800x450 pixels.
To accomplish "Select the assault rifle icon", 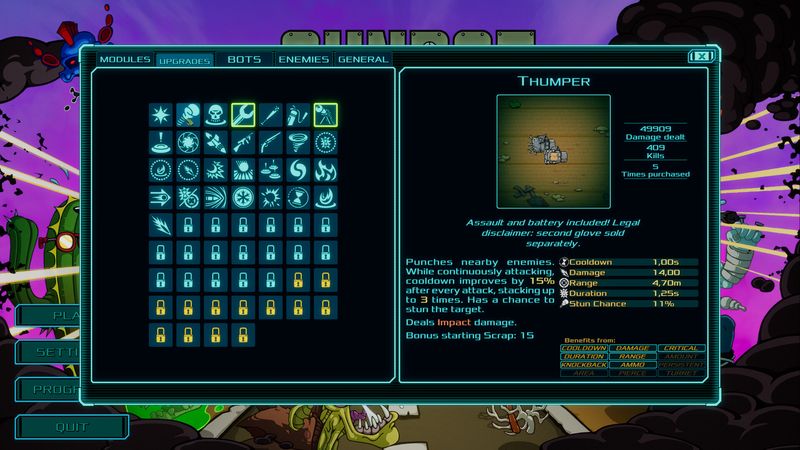I will pos(243,142).
